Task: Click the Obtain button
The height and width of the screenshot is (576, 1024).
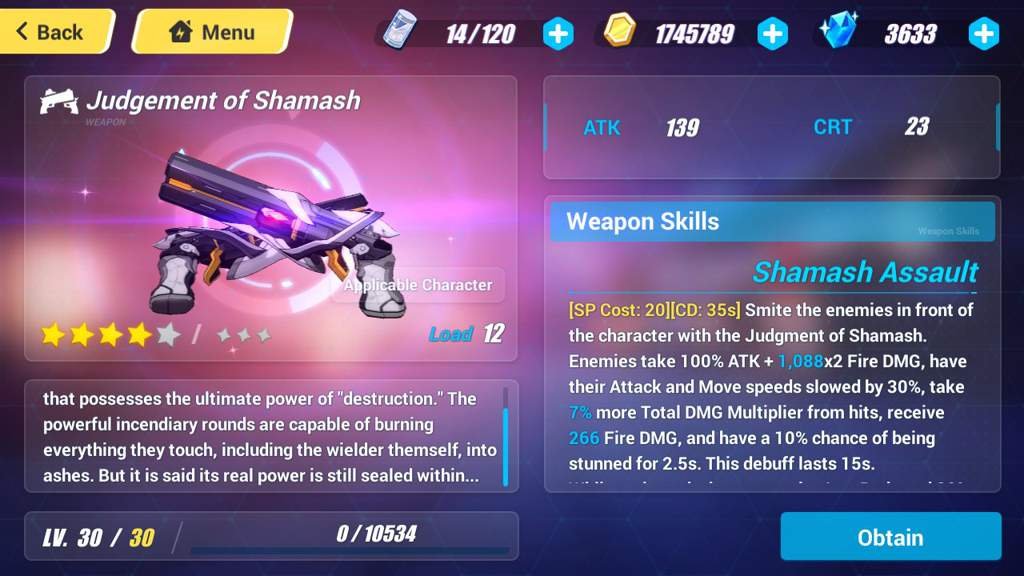Action: (x=890, y=537)
